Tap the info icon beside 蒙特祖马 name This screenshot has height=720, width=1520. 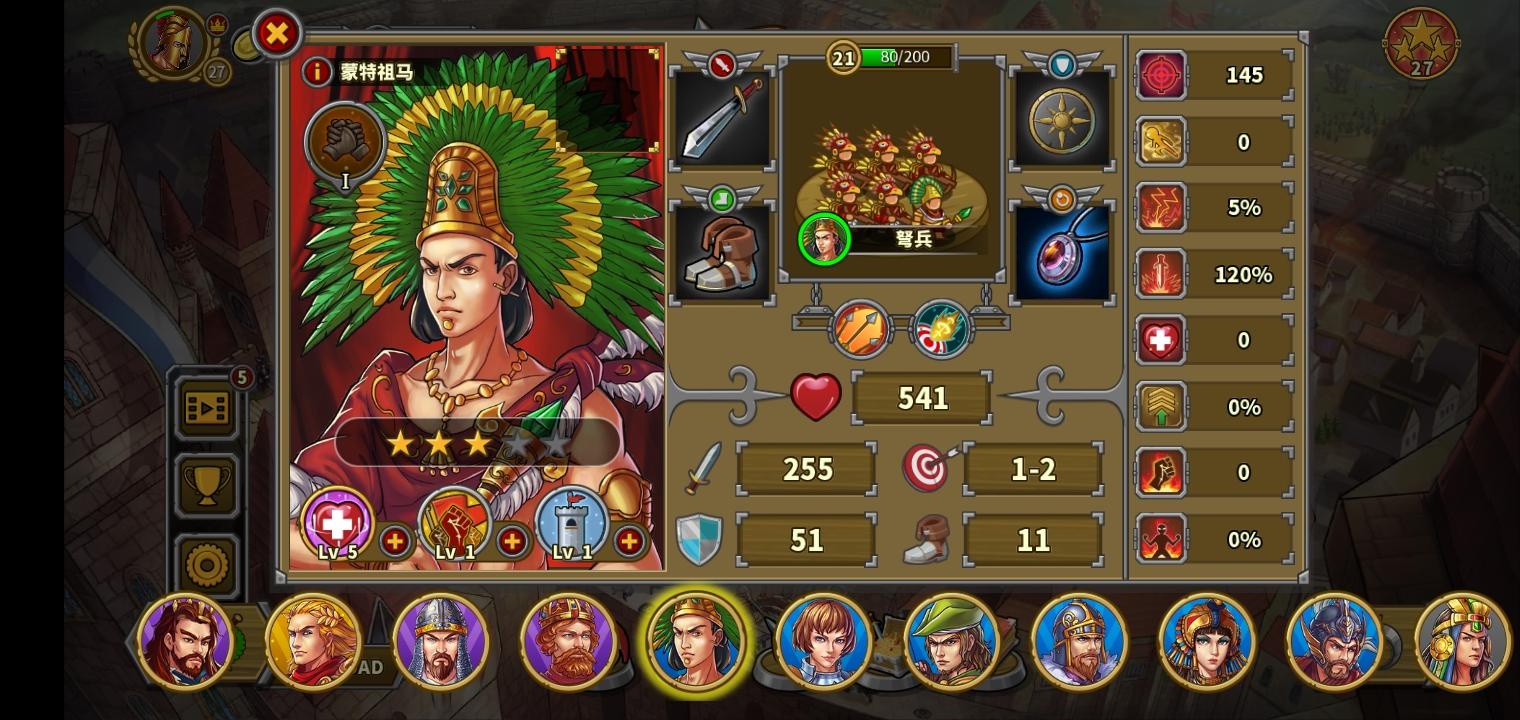tap(317, 71)
